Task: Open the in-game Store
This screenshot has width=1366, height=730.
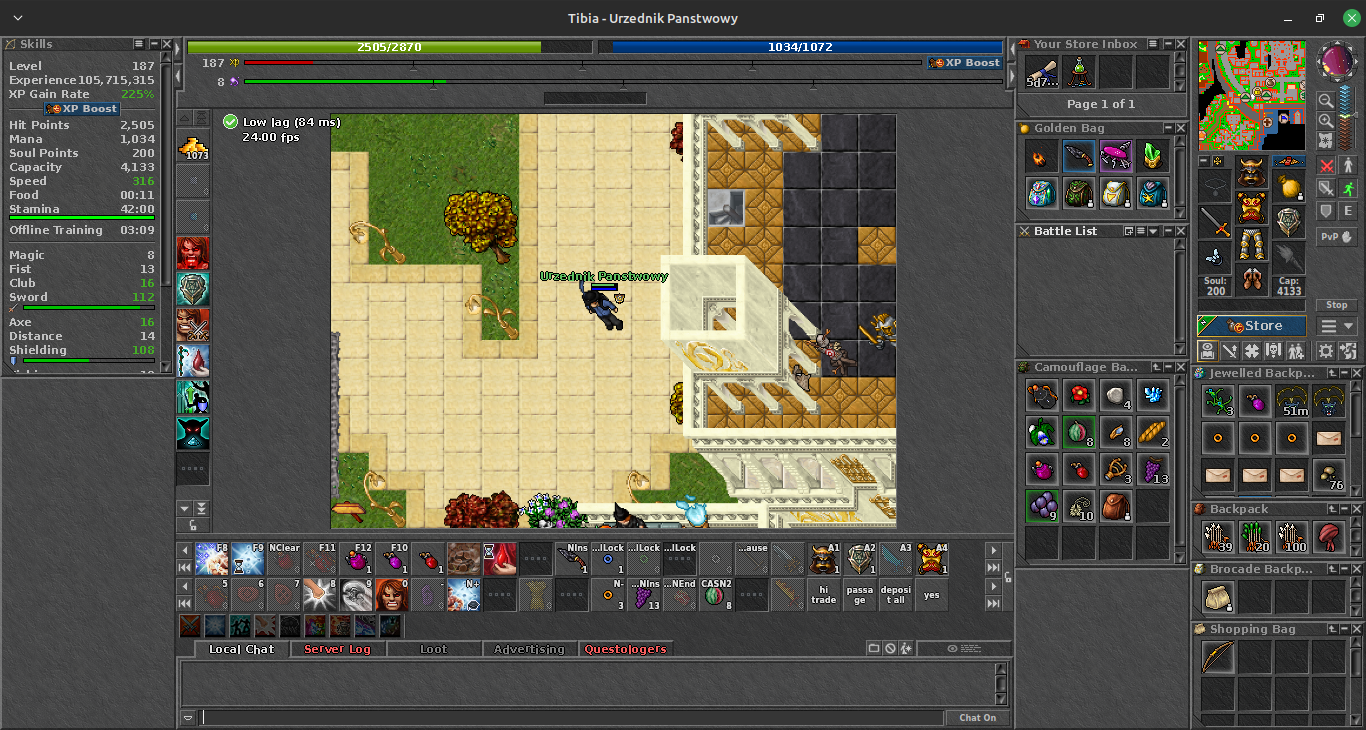Action: tap(1252, 326)
